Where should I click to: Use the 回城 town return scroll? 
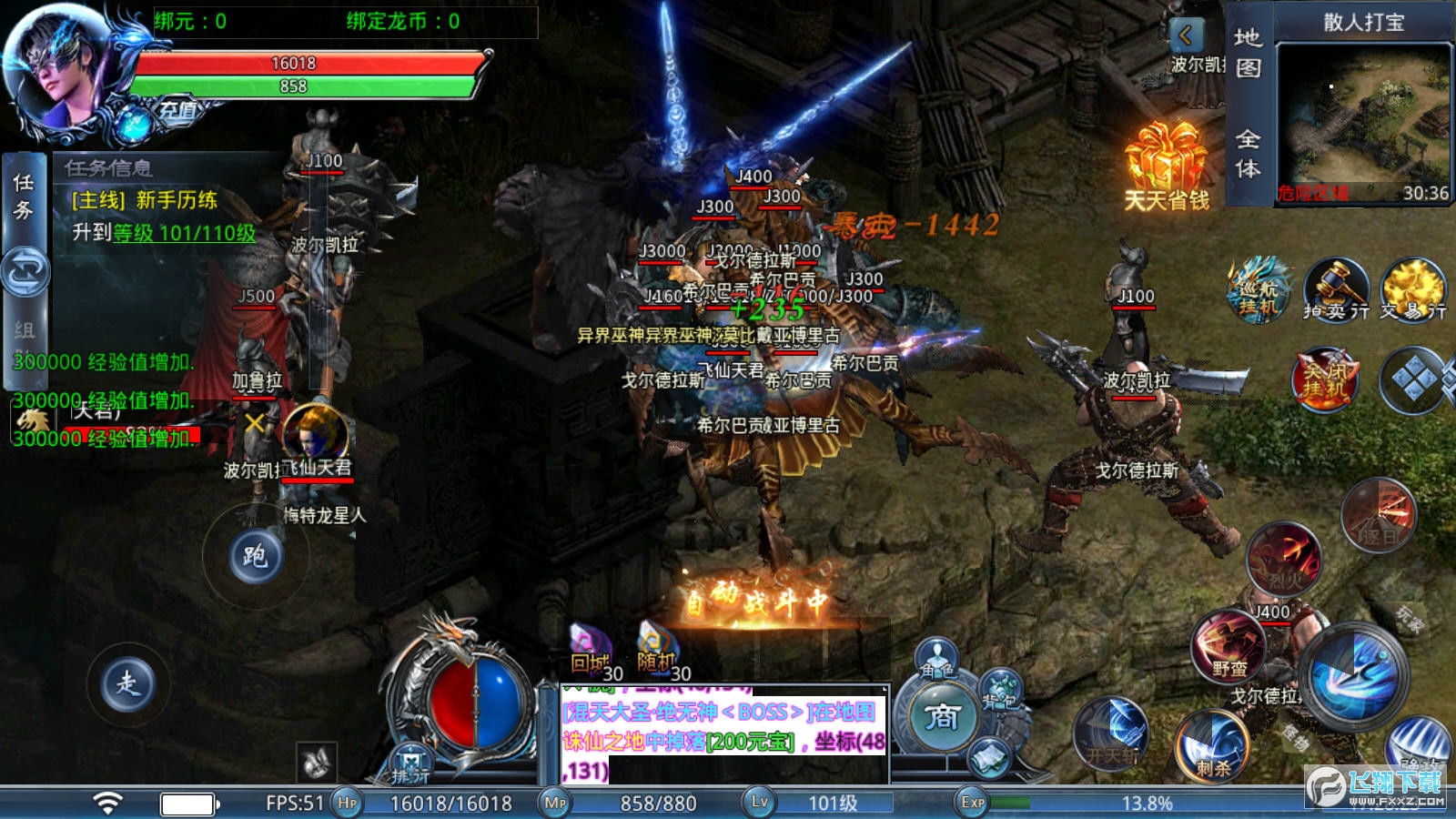(x=591, y=649)
